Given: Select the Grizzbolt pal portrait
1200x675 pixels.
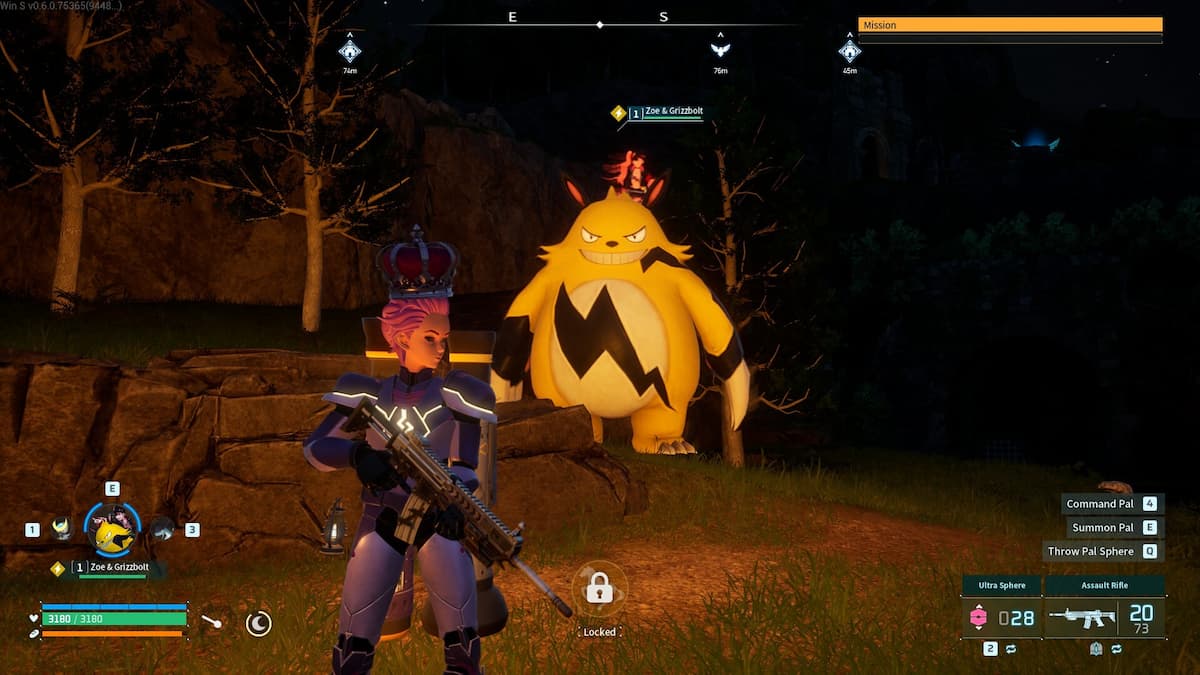Looking at the screenshot, I should [x=111, y=531].
